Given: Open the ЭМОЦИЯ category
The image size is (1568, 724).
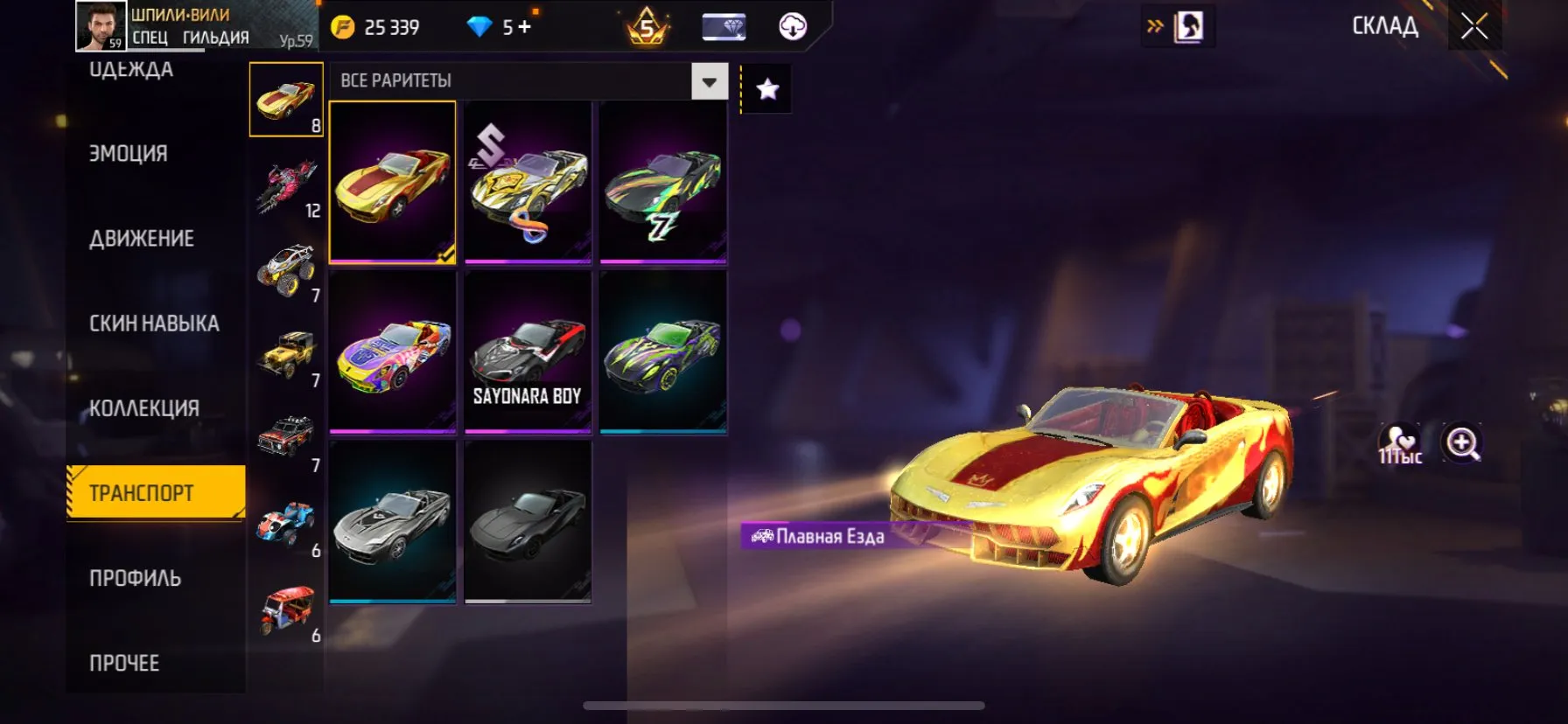Looking at the screenshot, I should (127, 153).
